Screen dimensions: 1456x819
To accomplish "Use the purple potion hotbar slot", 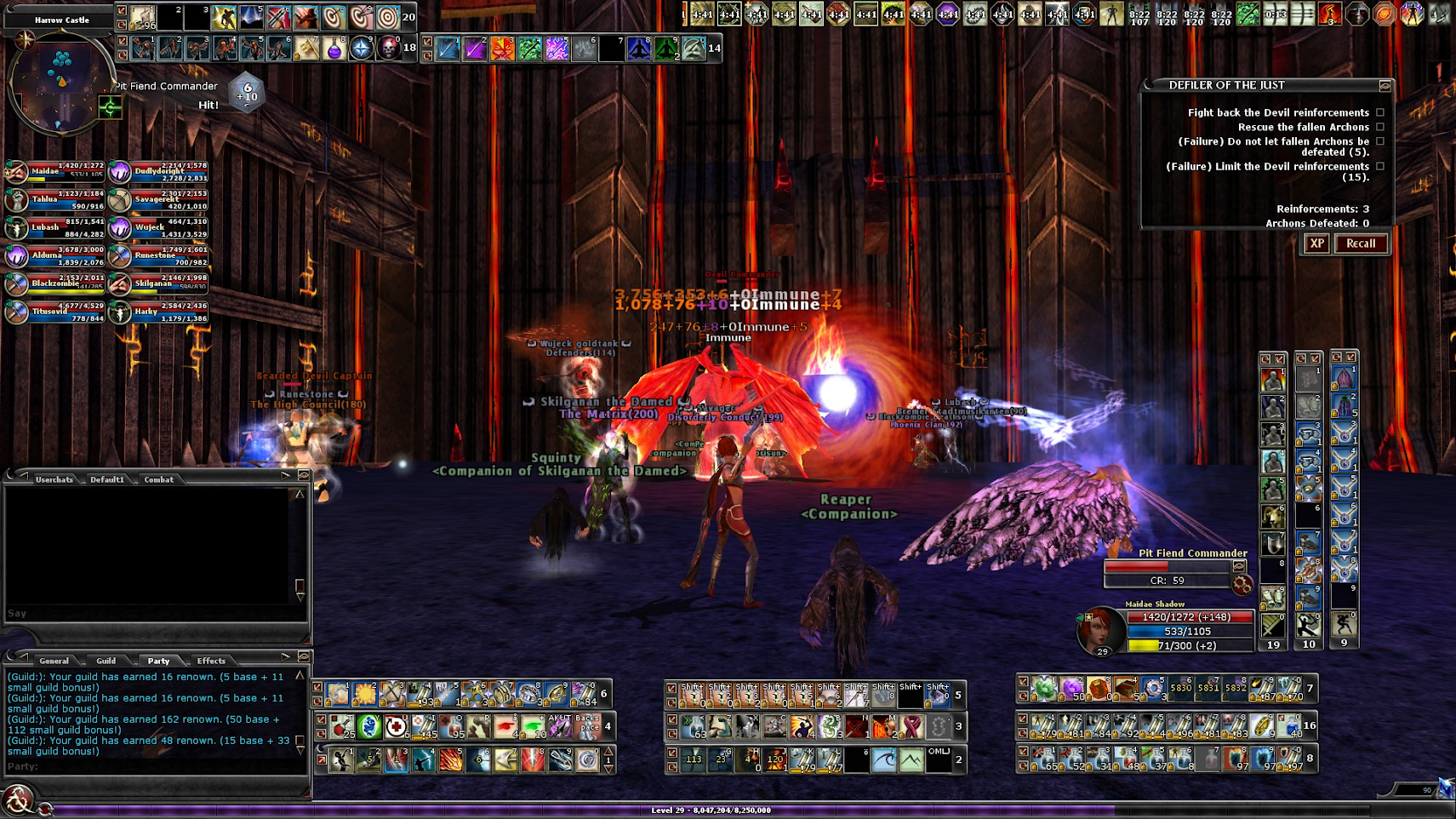I will point(334,49).
